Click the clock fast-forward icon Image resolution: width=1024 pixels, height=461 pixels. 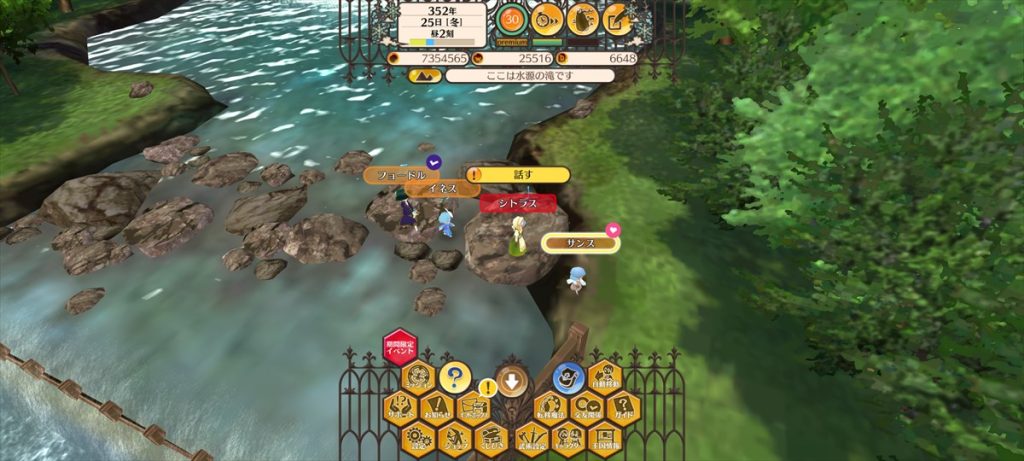tap(546, 18)
